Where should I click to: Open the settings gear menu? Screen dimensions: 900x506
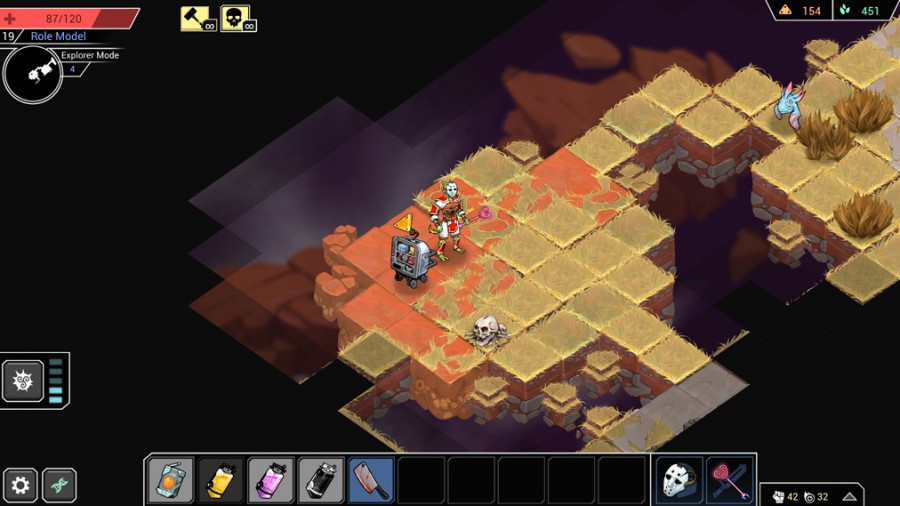click(x=20, y=486)
